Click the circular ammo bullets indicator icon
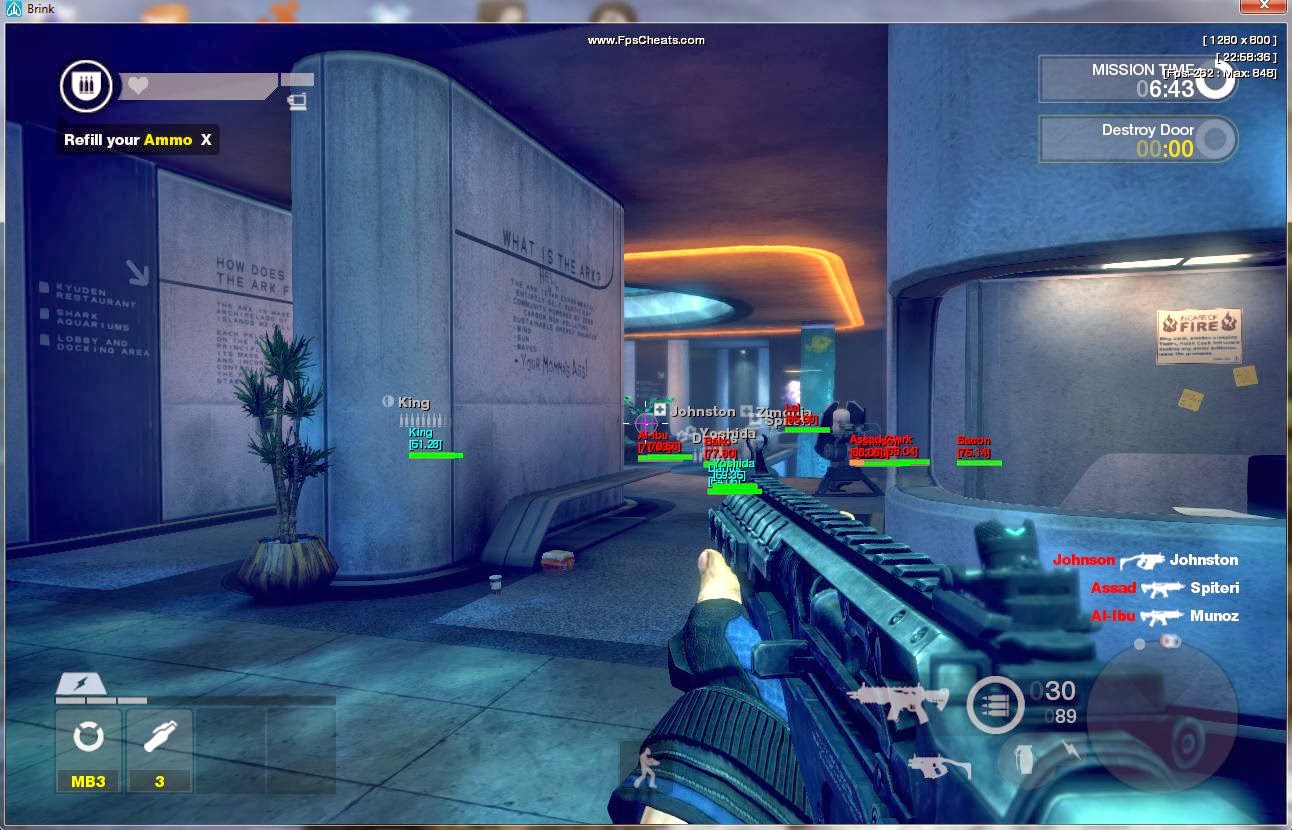The image size is (1292, 830). [994, 704]
